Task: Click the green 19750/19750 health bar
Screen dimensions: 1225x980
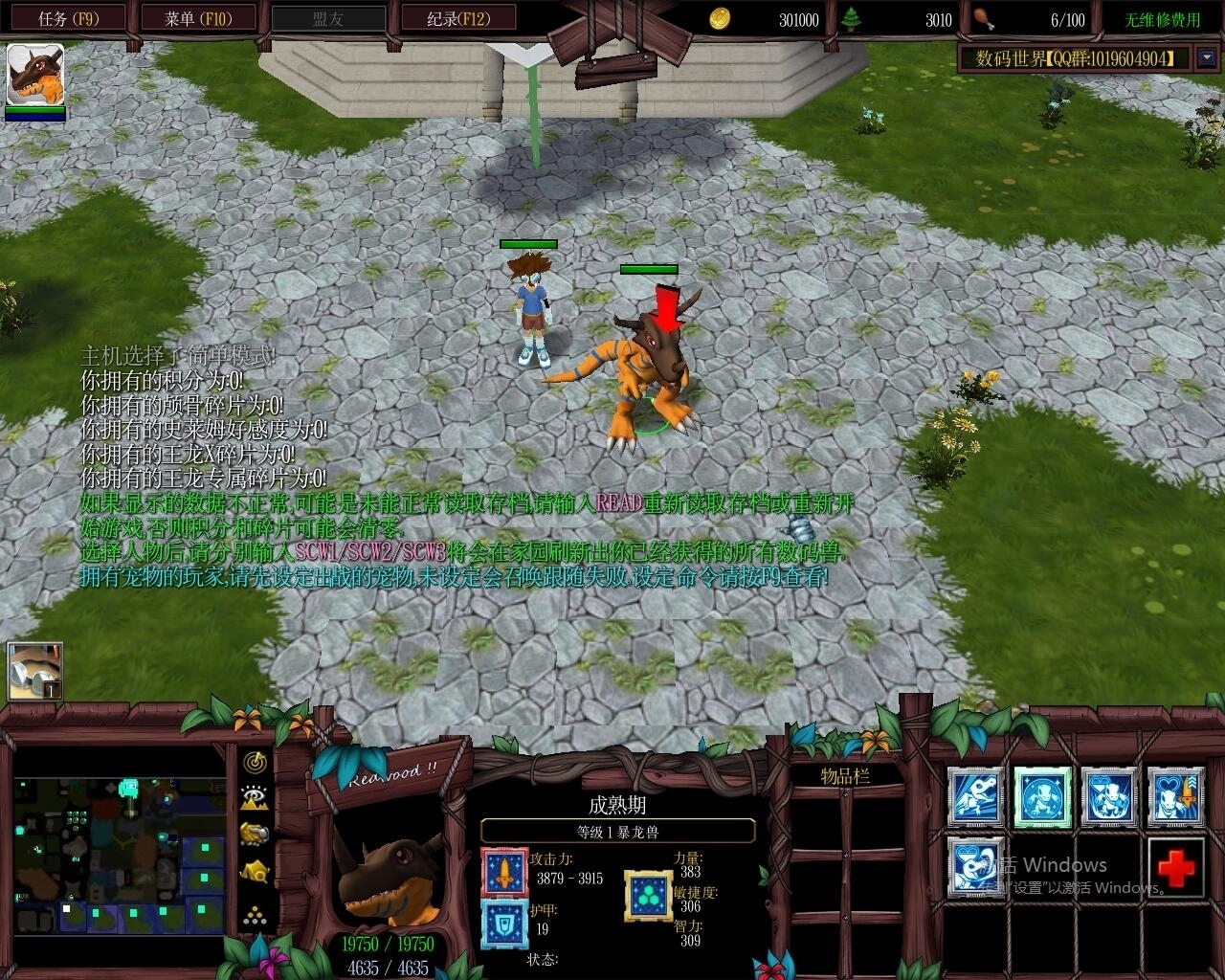Action: pos(388,944)
